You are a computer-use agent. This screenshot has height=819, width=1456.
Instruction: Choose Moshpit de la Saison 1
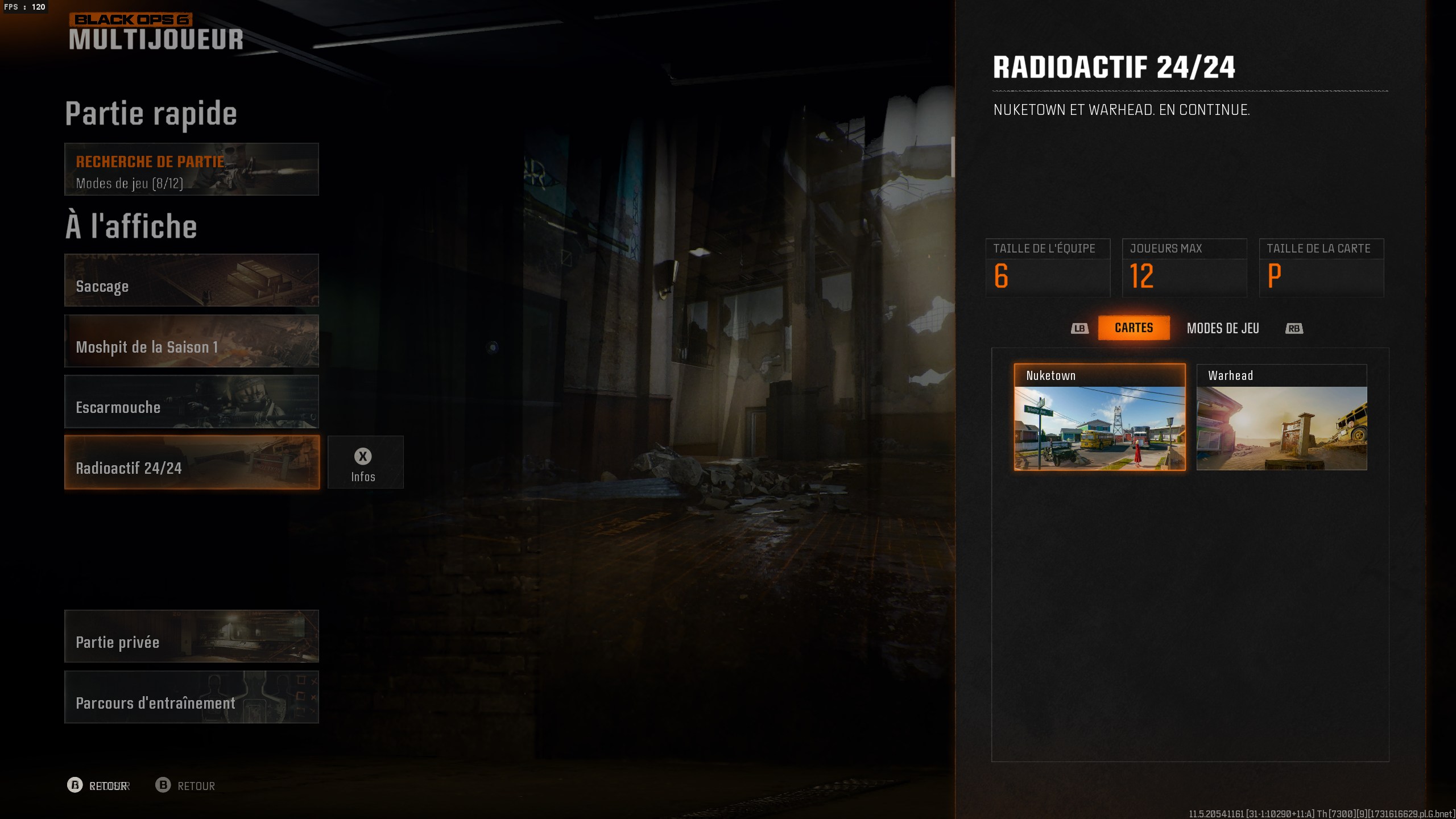click(191, 341)
